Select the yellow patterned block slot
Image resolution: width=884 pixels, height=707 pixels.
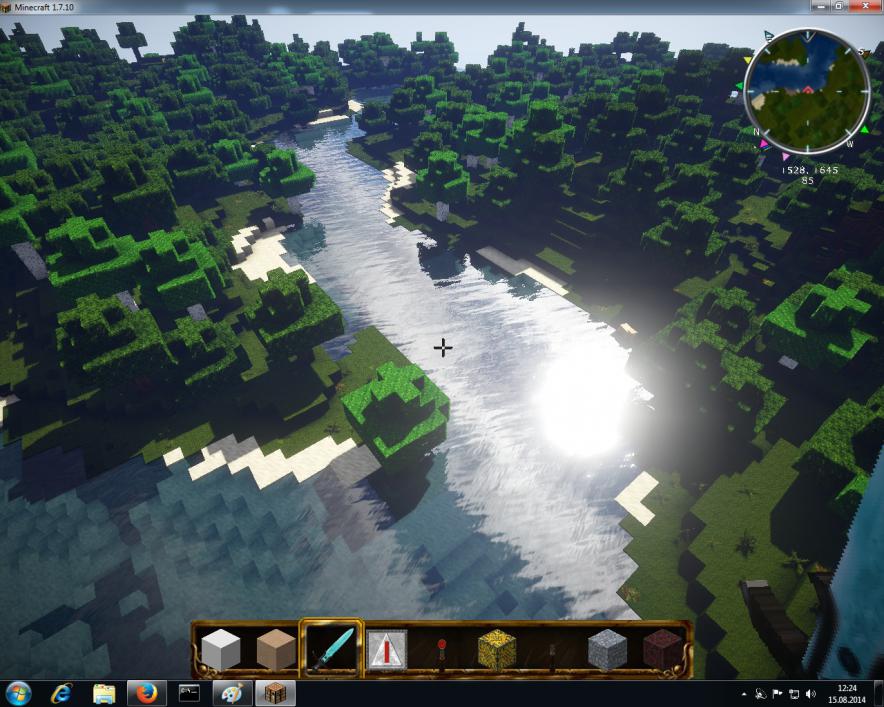(x=496, y=650)
